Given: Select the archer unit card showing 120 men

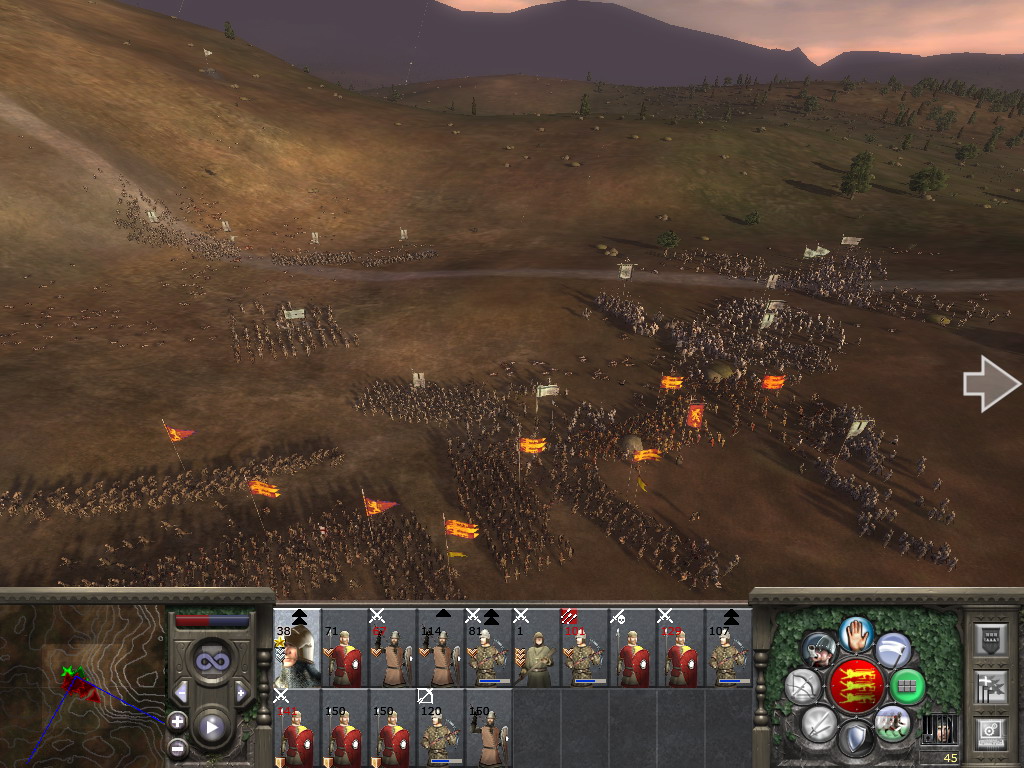Looking at the screenshot, I should [441, 727].
